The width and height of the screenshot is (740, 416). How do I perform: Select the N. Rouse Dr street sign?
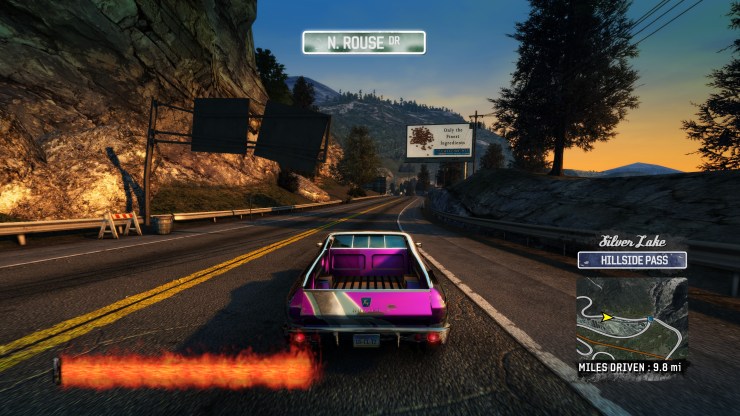[x=364, y=42]
